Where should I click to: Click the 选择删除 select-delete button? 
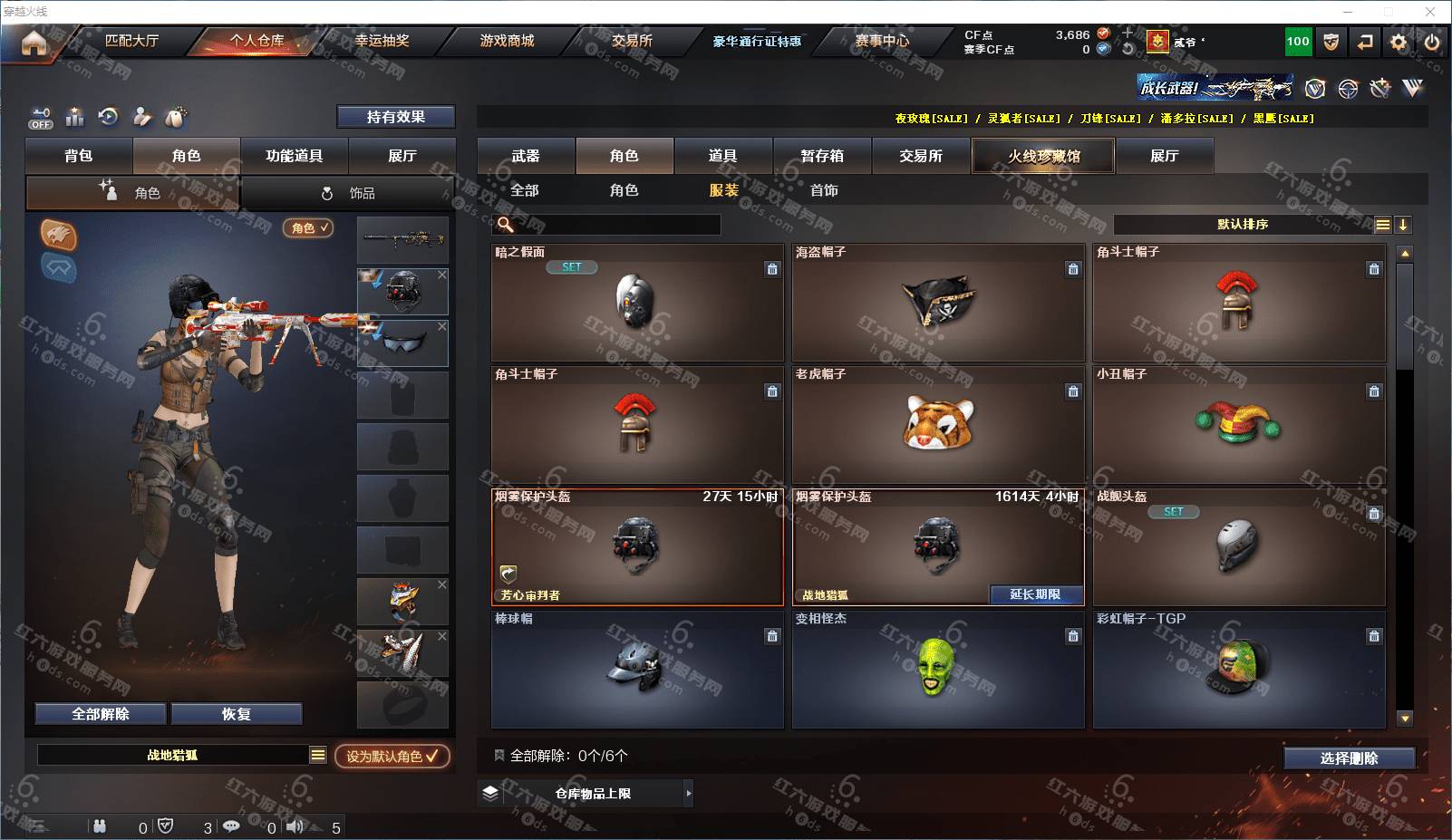(1349, 758)
